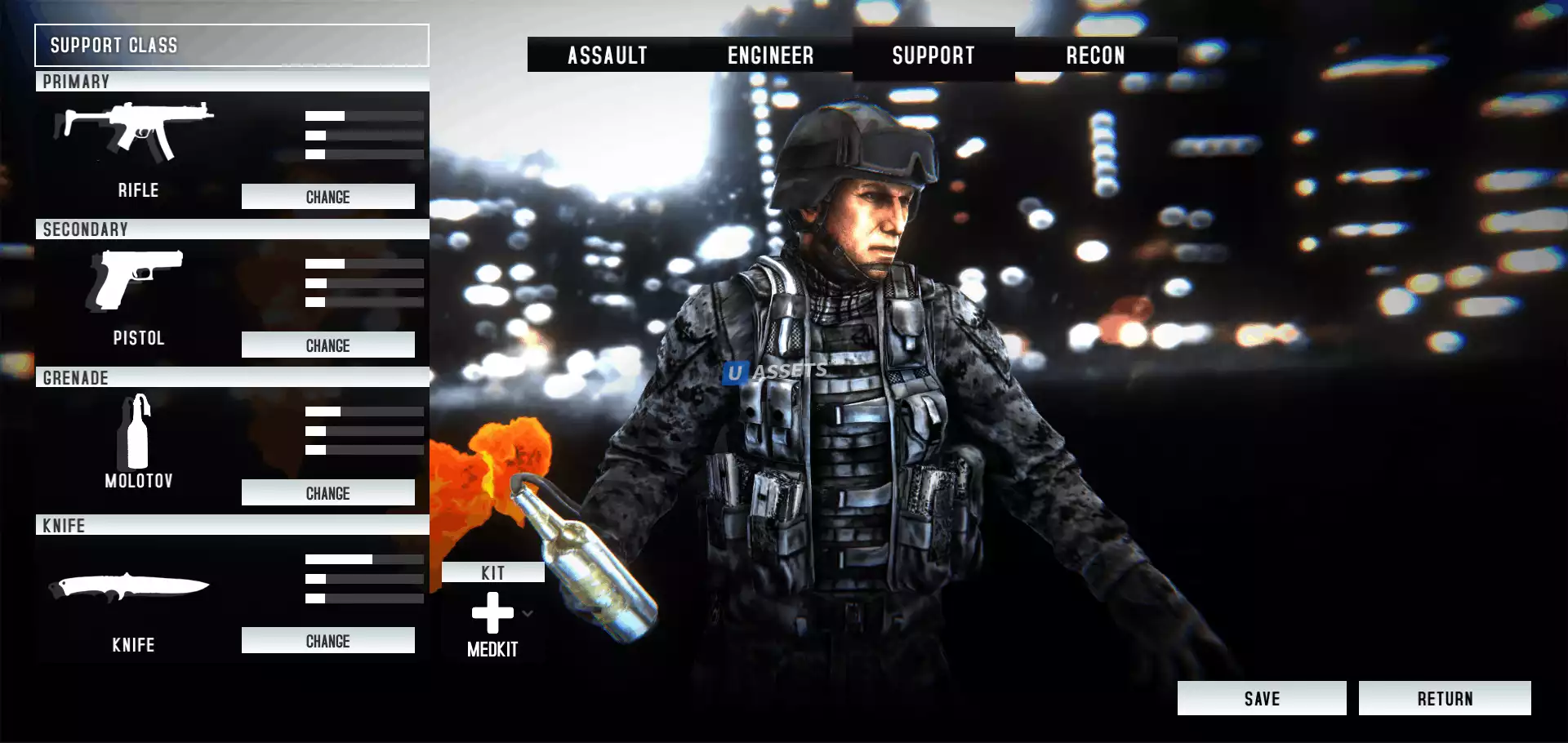Open the Support class tab
Screen dimensions: 1568x743
(933, 56)
